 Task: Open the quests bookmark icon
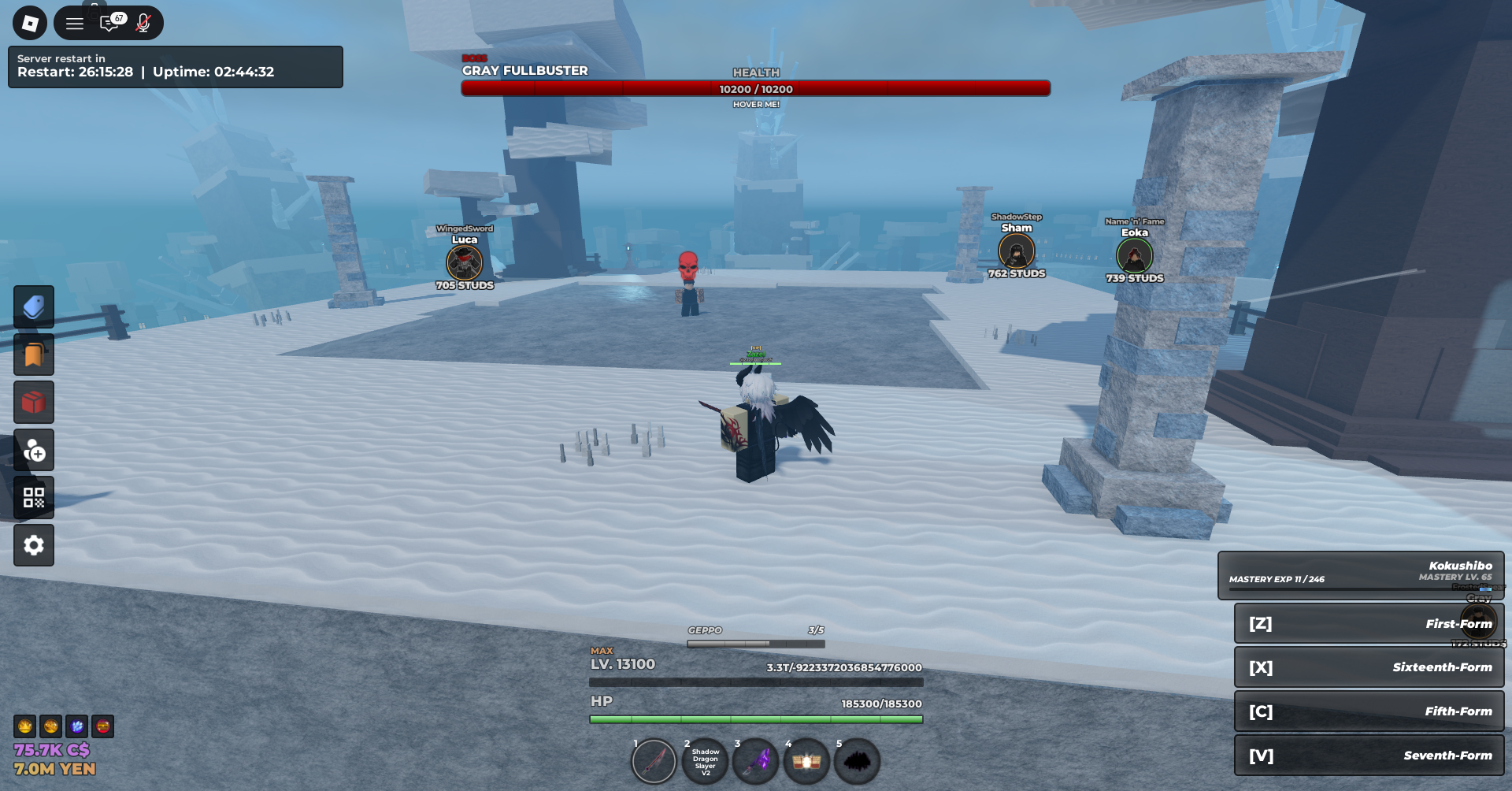pyautogui.click(x=34, y=355)
